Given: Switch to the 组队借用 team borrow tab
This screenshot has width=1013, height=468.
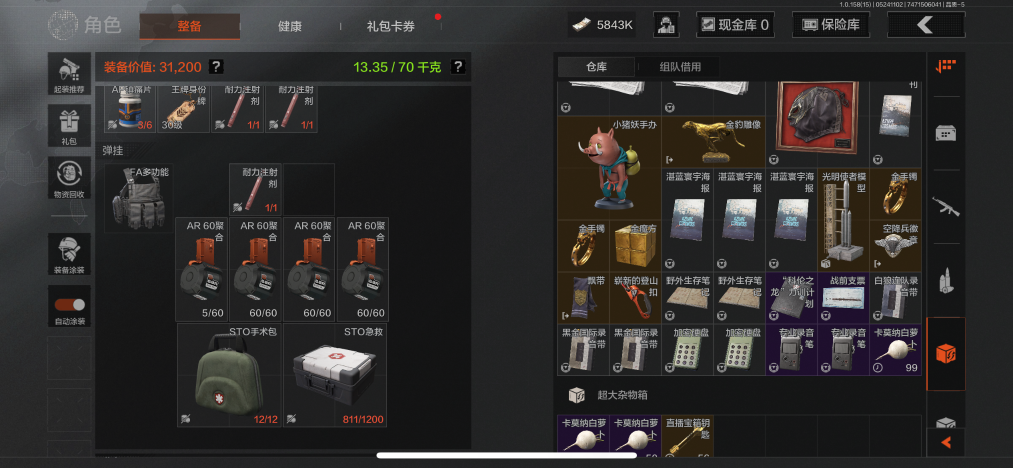Looking at the screenshot, I should [x=680, y=67].
